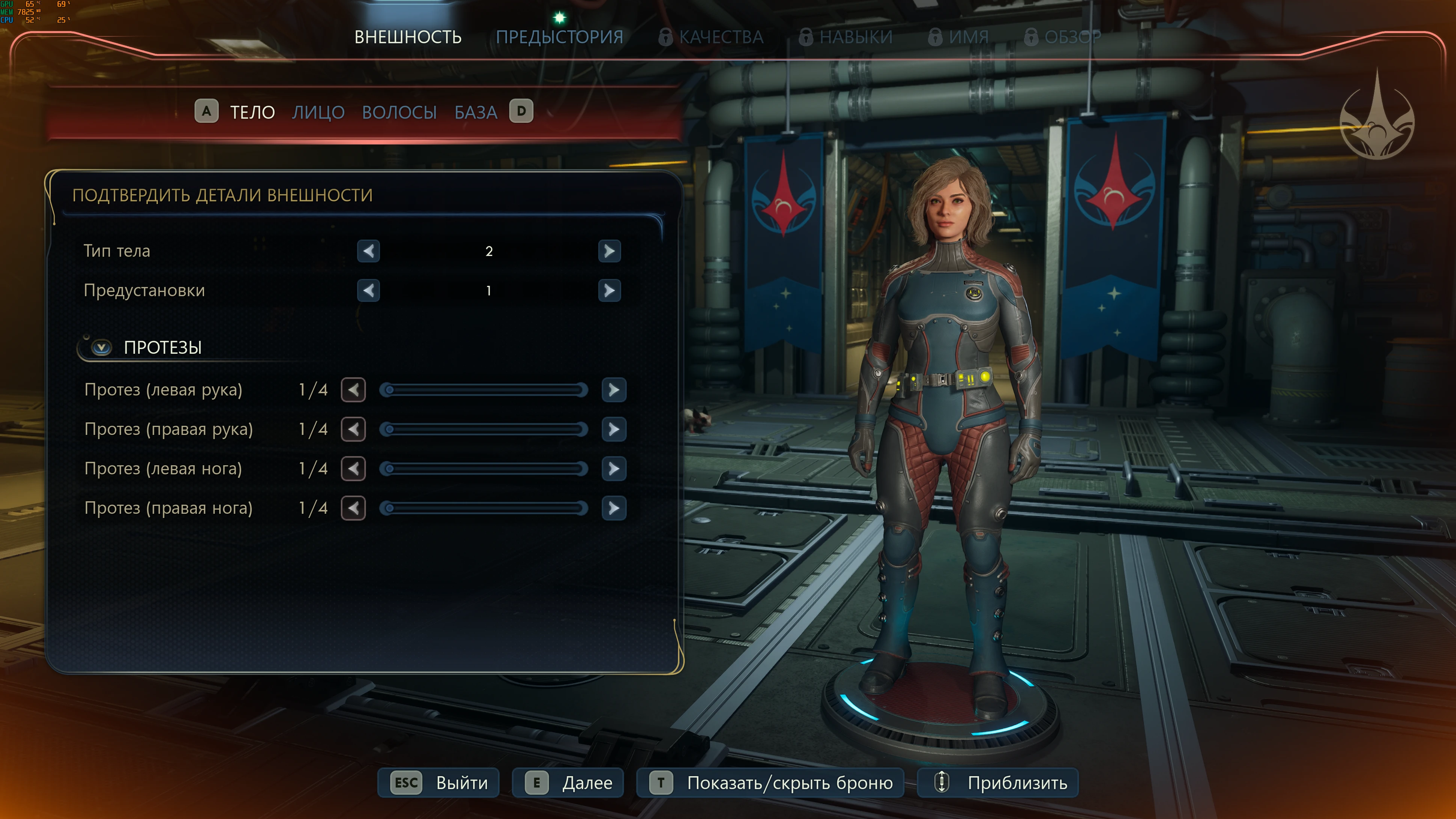Increase Протез (правая нога) with the right arrow
The image size is (1456, 819).
click(x=614, y=508)
